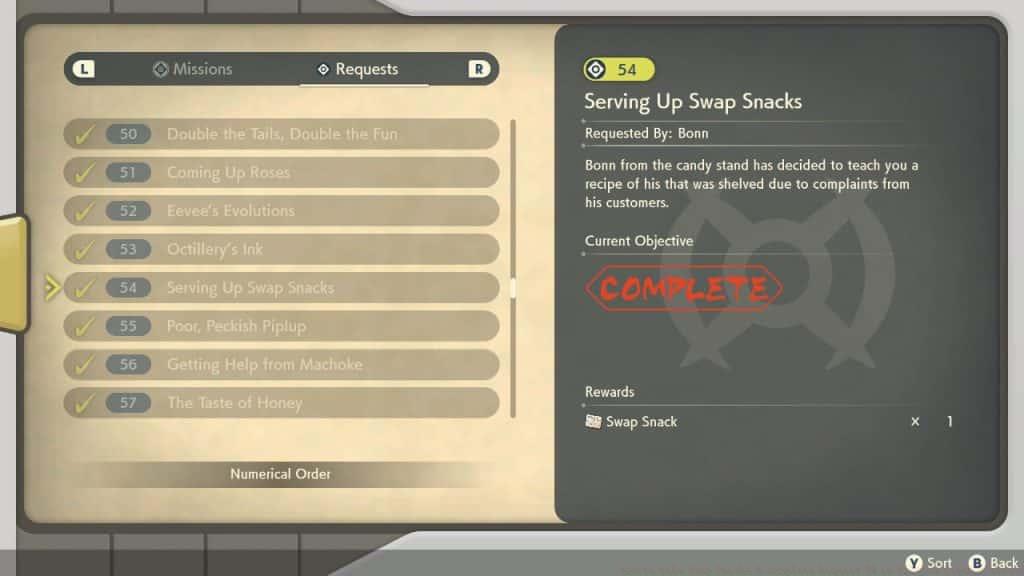Switch to the Missions tab
The image size is (1024, 576).
click(192, 69)
